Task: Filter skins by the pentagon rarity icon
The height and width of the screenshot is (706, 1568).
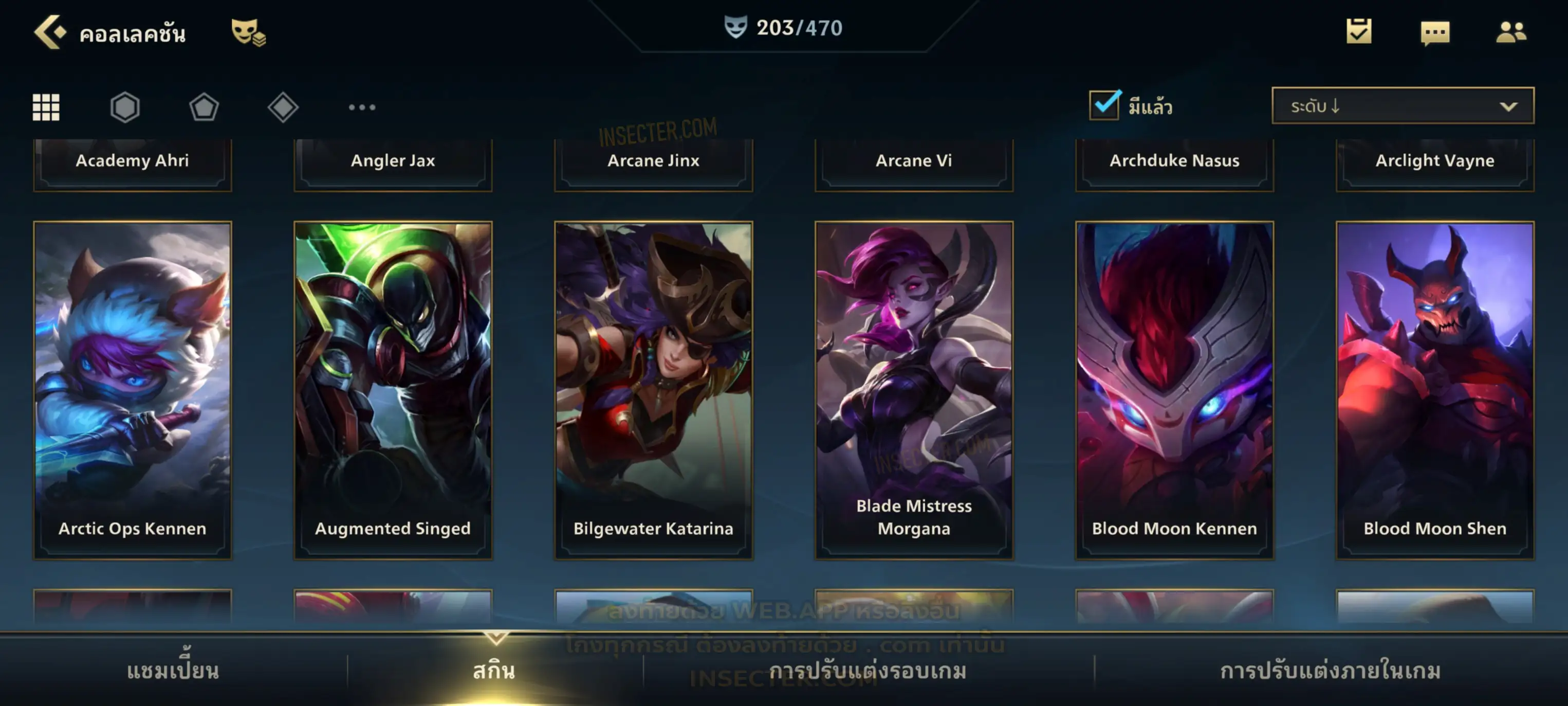Action: [204, 107]
